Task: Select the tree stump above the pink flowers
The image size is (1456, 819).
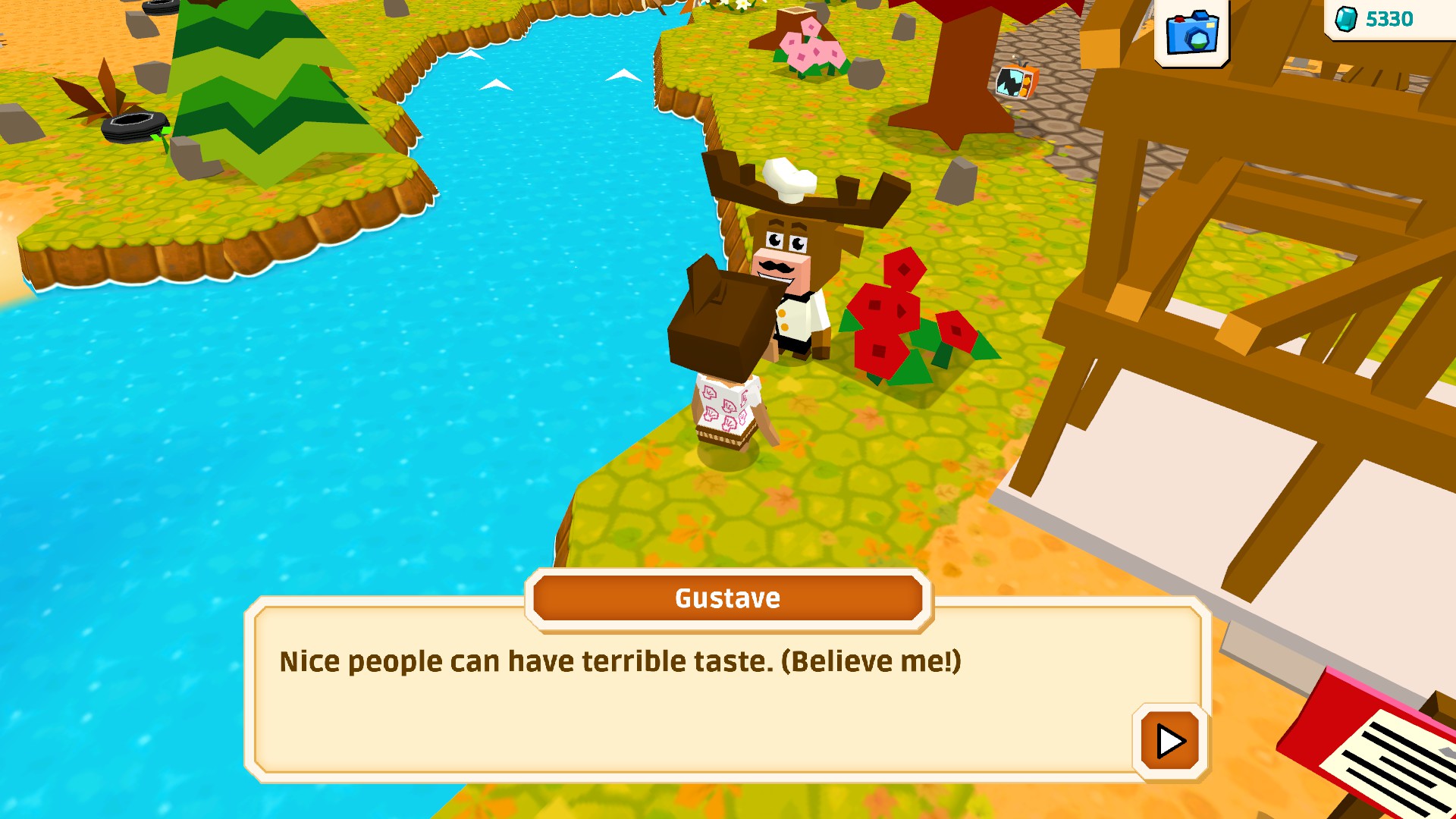Action: pyautogui.click(x=794, y=17)
